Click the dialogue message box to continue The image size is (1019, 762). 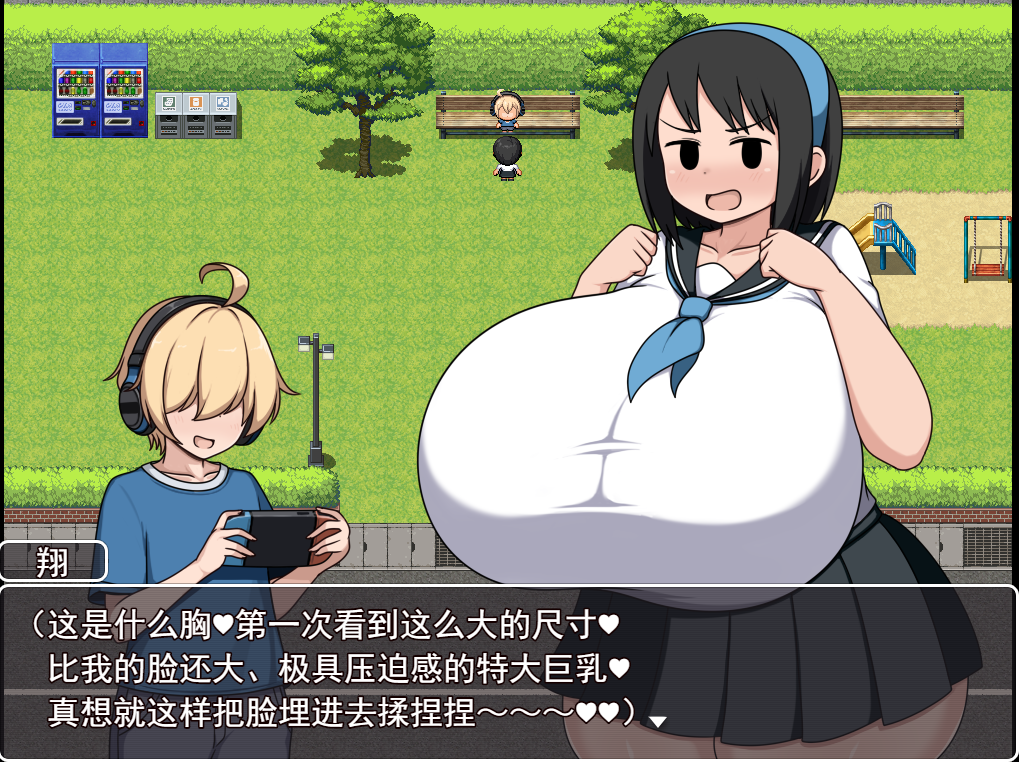pyautogui.click(x=508, y=670)
